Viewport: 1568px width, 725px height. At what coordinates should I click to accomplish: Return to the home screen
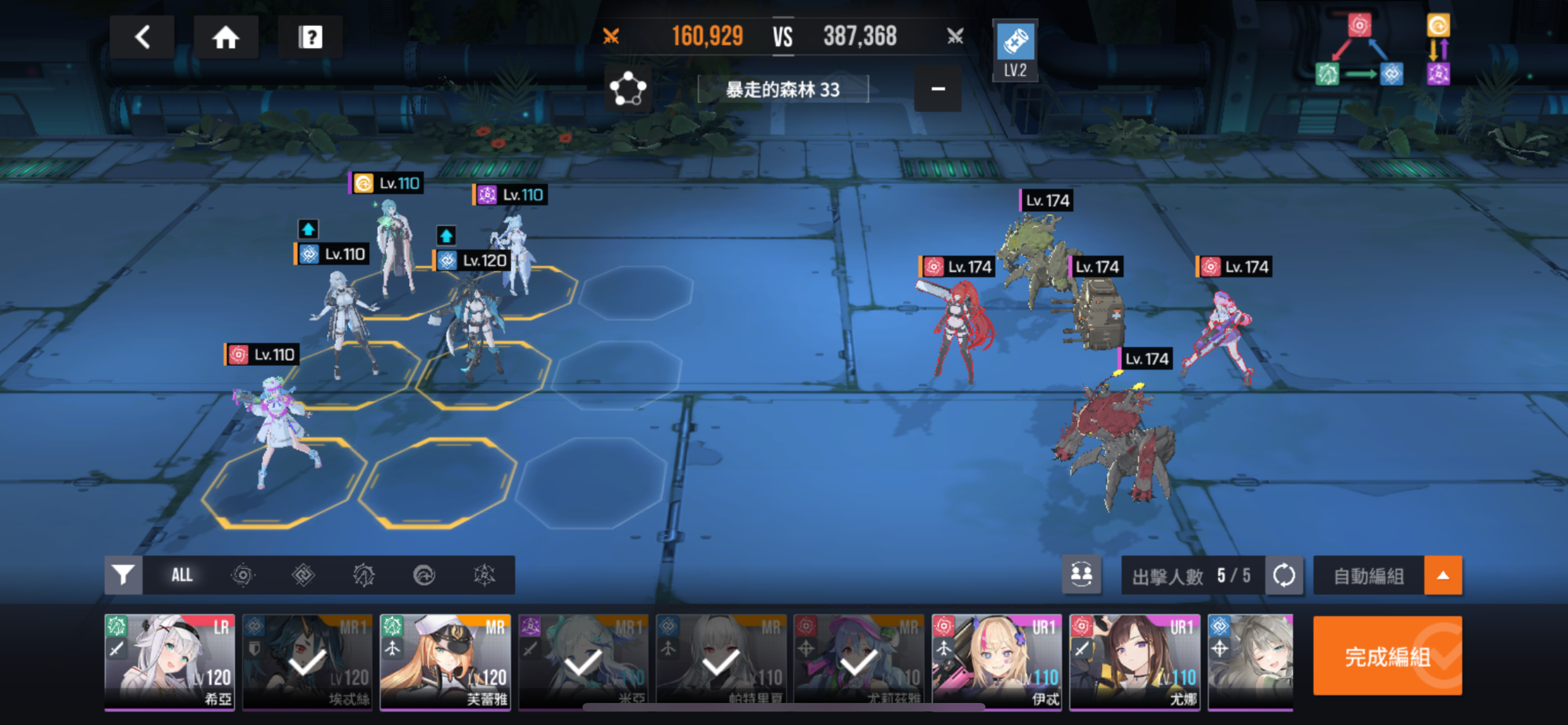click(x=225, y=37)
